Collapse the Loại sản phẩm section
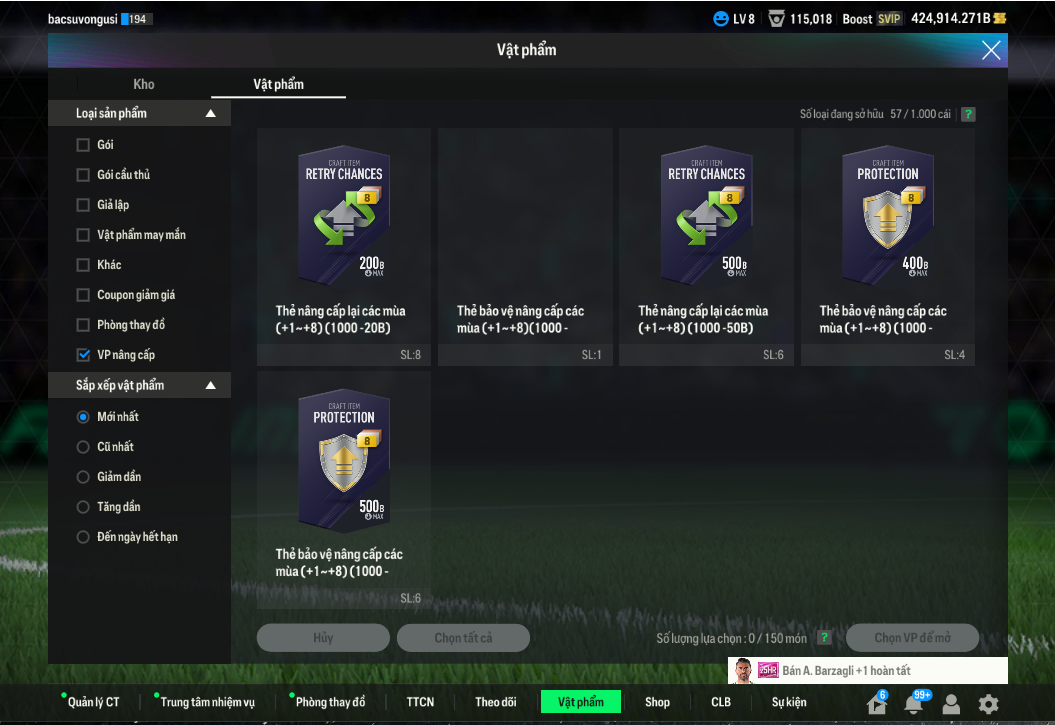This screenshot has width=1055, height=725. 210,114
